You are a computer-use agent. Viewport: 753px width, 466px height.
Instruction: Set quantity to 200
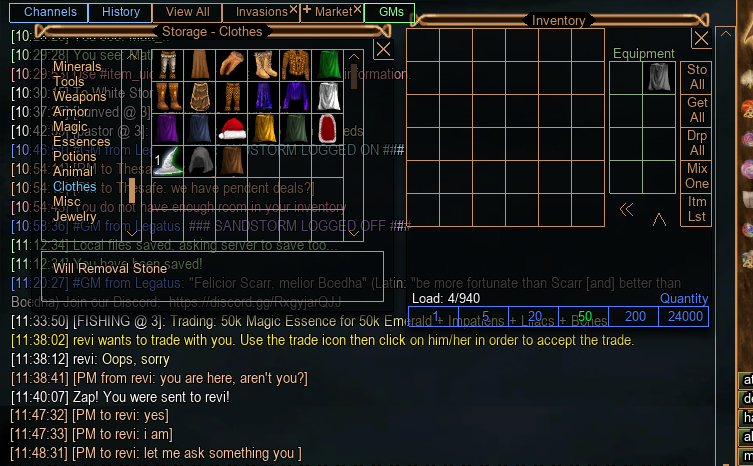635,317
